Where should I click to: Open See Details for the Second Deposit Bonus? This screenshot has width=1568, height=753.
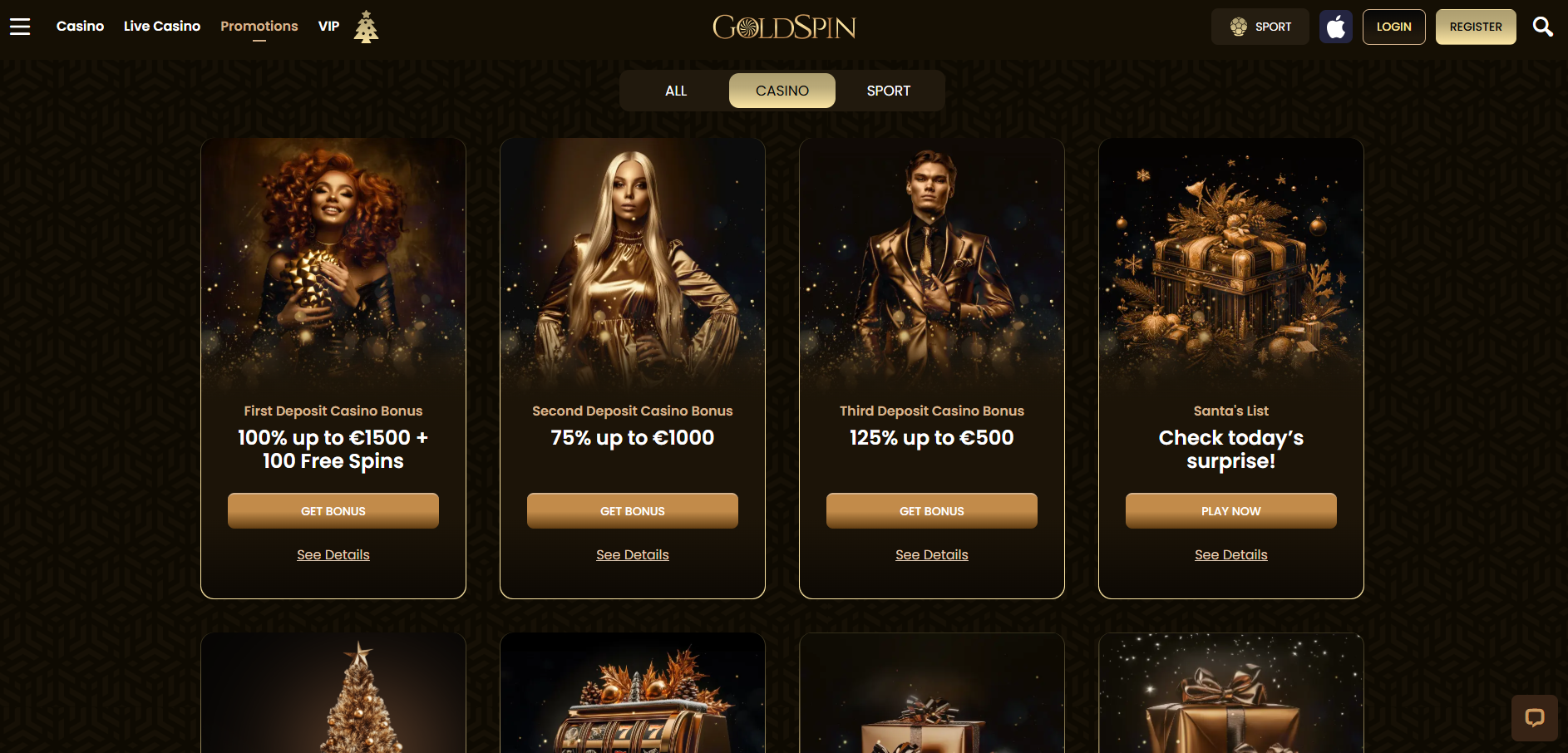click(632, 554)
